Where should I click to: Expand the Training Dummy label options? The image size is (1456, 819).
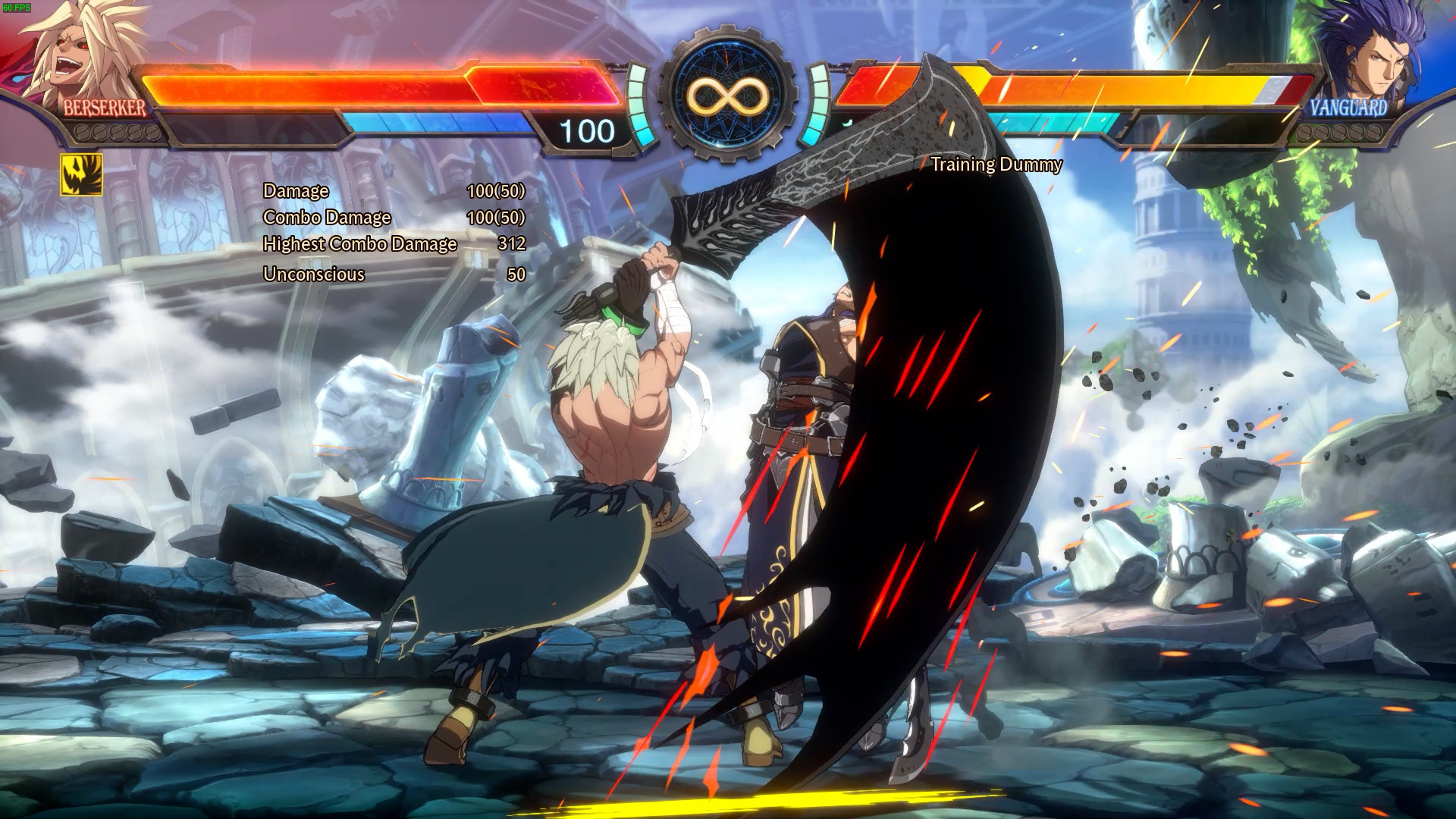pos(997,165)
